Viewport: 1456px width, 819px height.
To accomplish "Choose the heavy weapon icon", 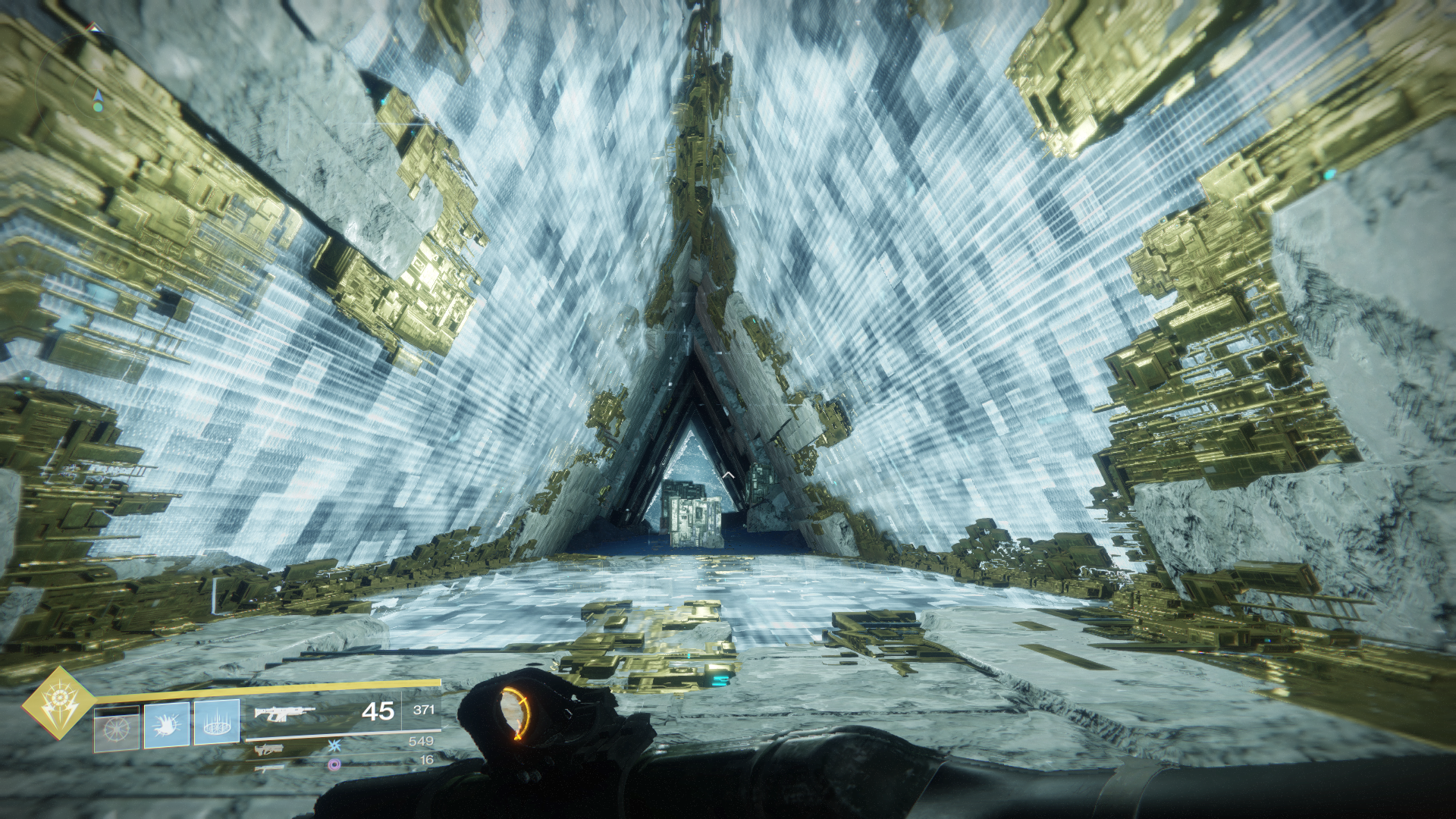I will pyautogui.click(x=269, y=767).
